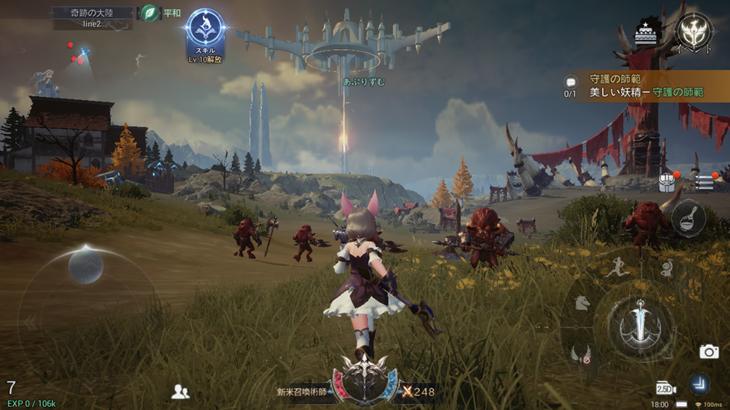This screenshot has width=730, height=410.
Task: Summon the horse mount
Action: coord(583,302)
